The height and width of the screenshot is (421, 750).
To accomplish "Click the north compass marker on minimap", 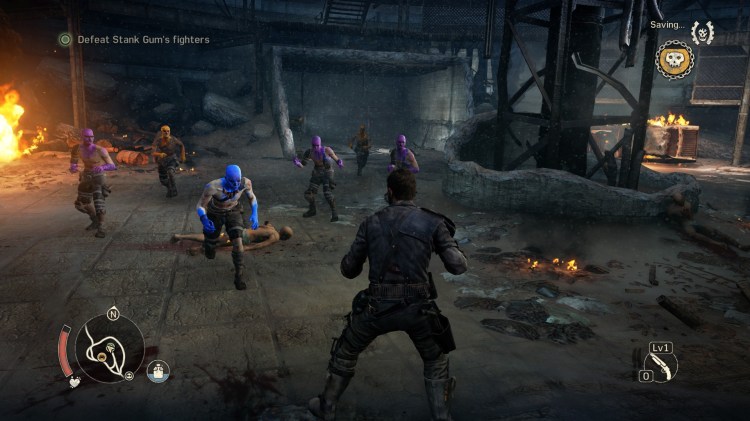I will (x=113, y=312).
